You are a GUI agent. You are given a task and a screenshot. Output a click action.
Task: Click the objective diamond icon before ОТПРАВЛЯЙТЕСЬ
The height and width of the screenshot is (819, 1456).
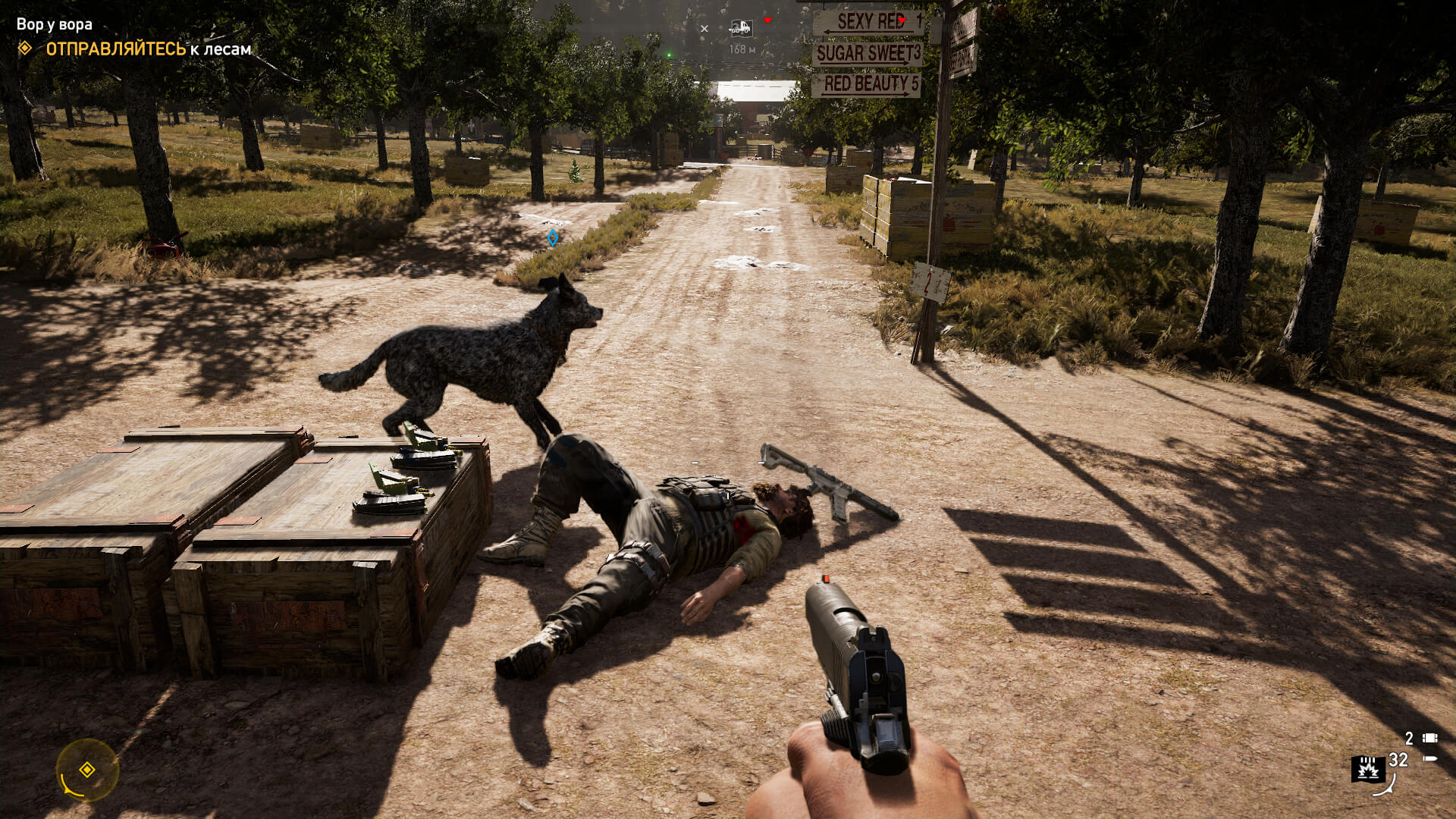(25, 49)
